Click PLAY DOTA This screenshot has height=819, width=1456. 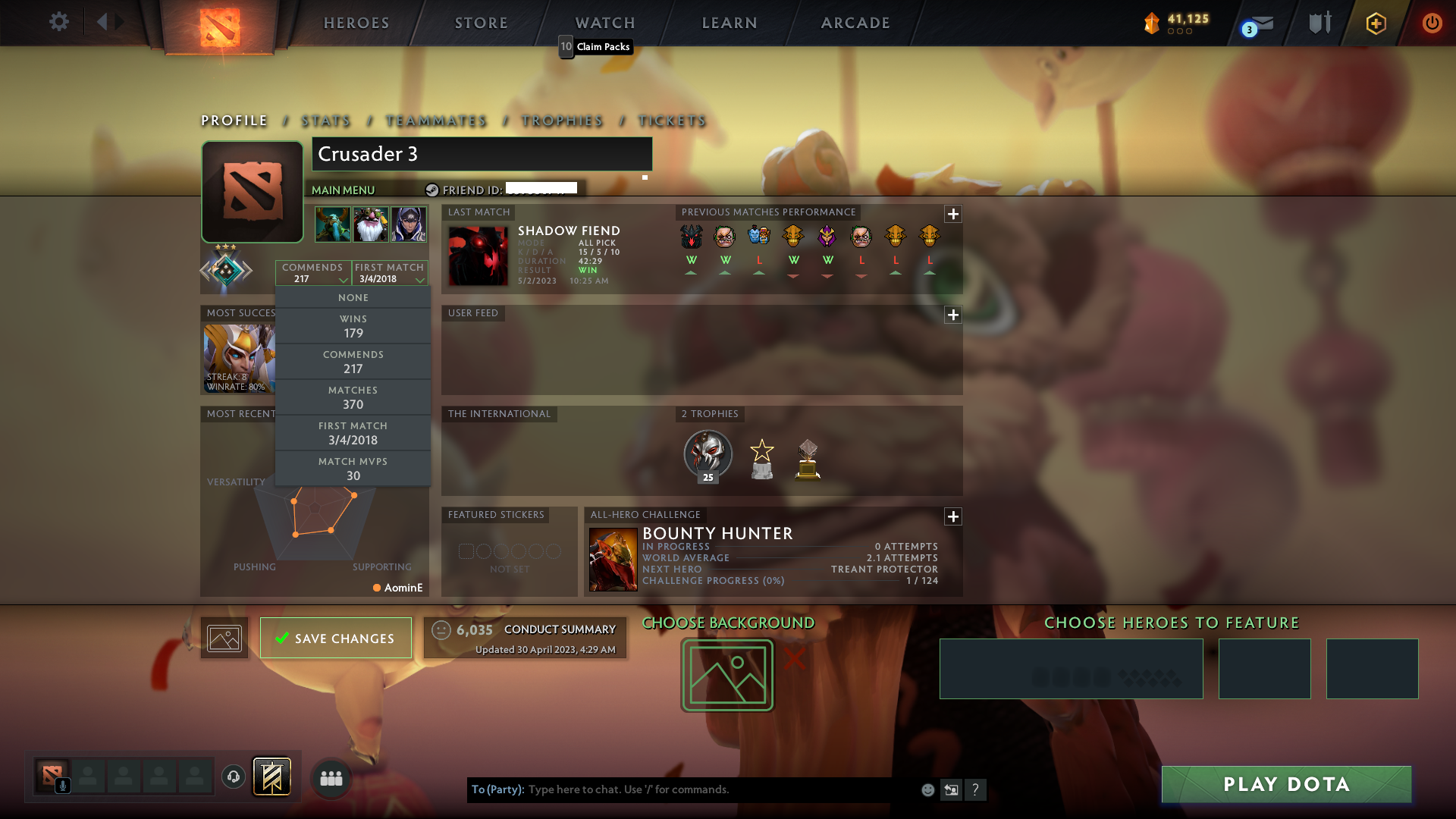click(1285, 784)
